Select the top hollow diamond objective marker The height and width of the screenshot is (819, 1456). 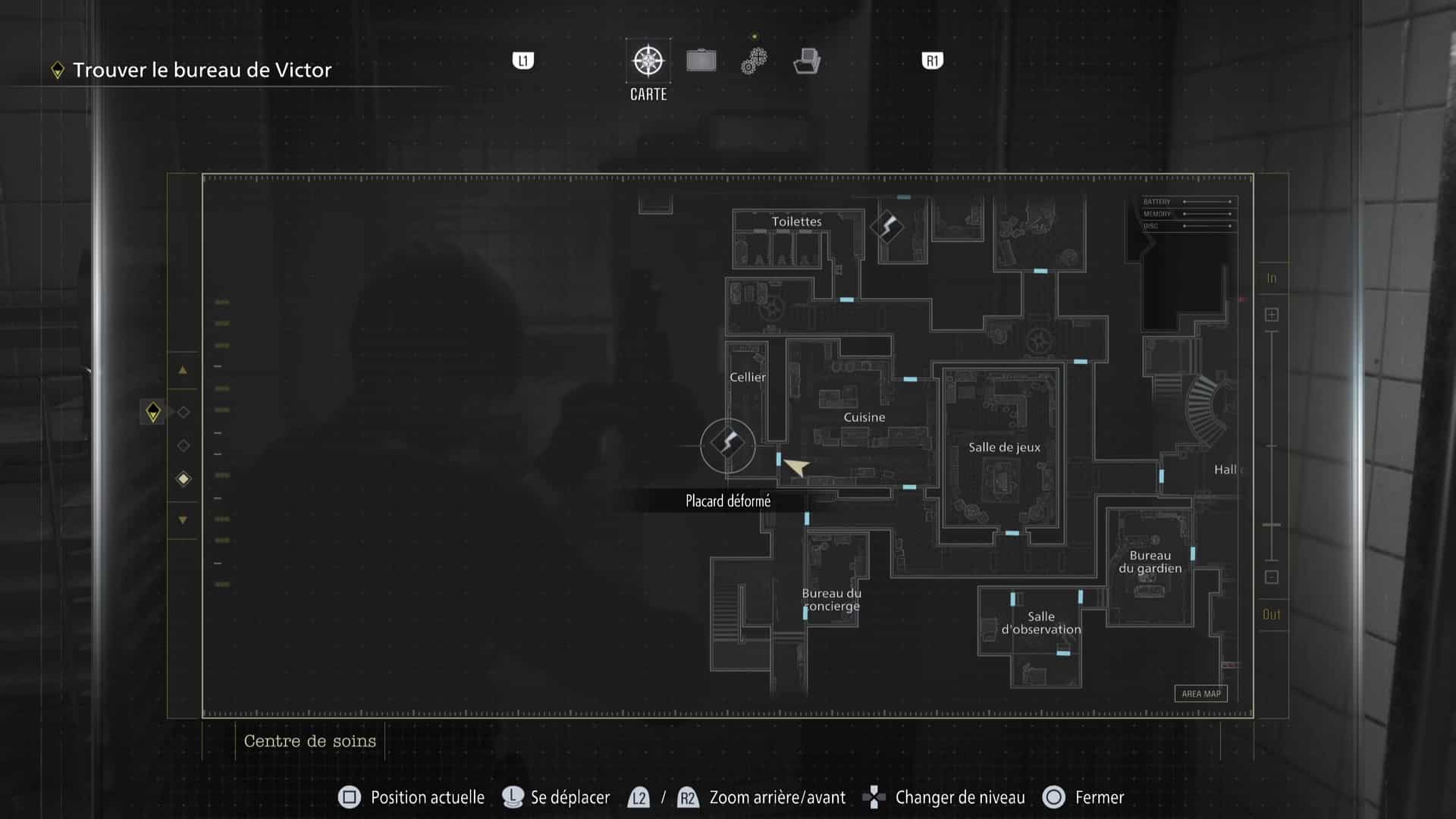182,412
